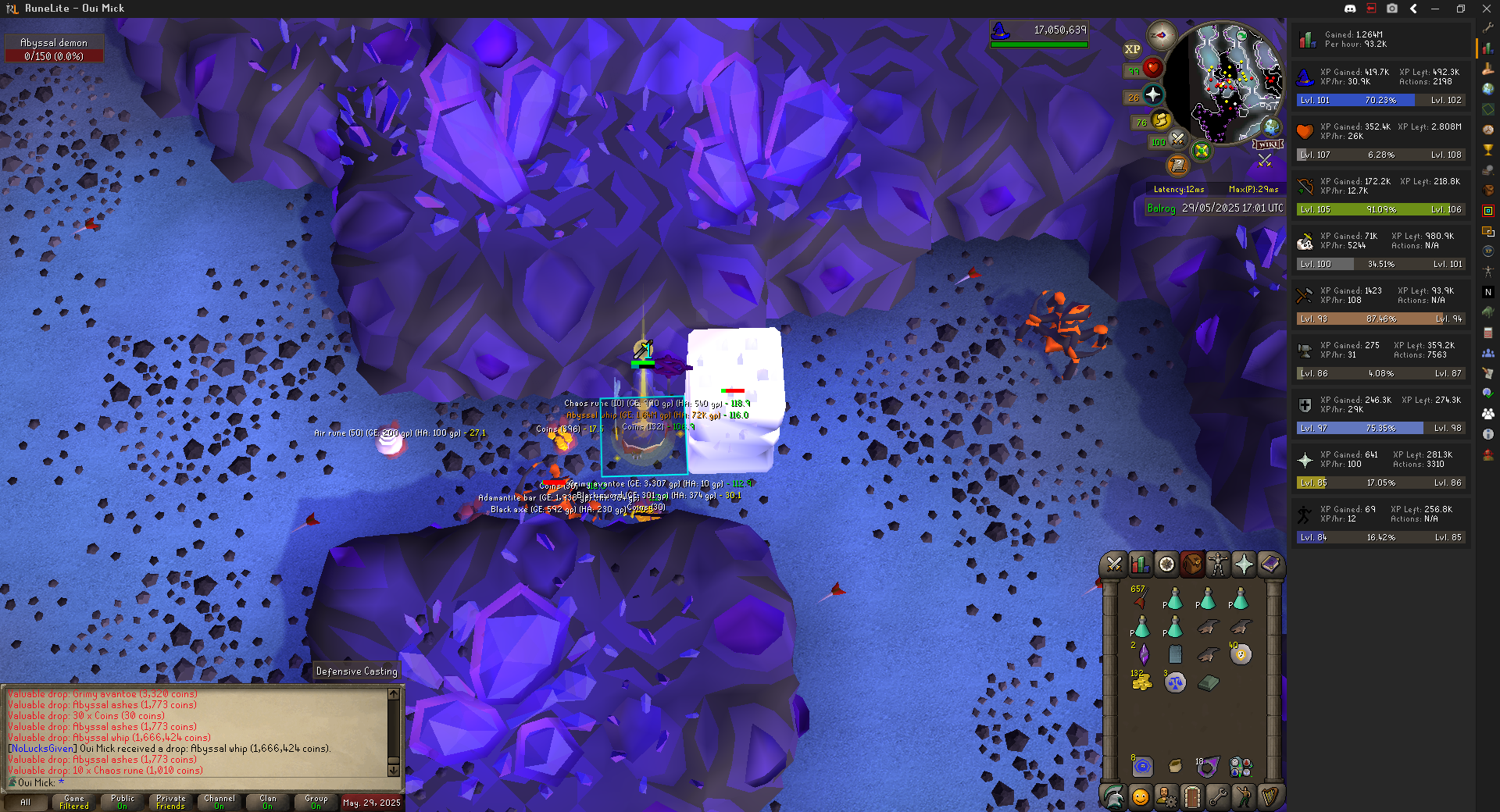
Task: Toggle quick prayers using prayer orb
Action: 1153,95
